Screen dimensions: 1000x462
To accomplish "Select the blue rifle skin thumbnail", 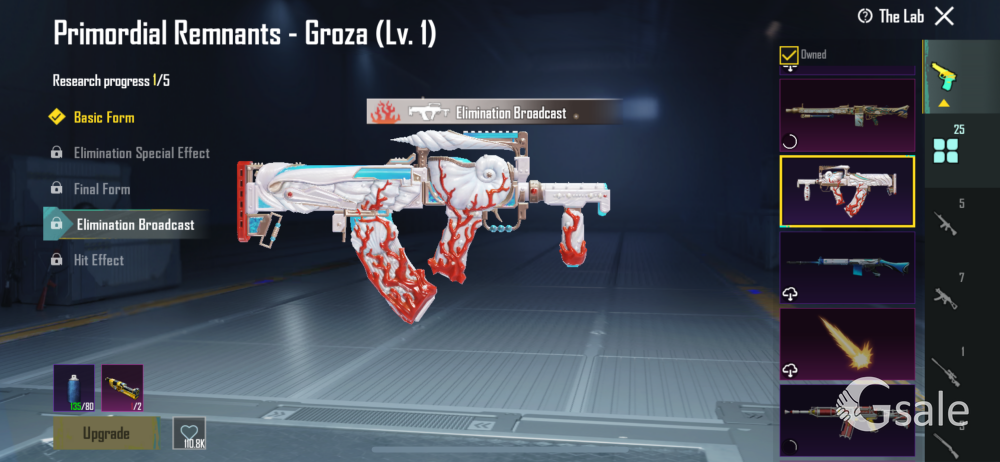I will coord(847,267).
